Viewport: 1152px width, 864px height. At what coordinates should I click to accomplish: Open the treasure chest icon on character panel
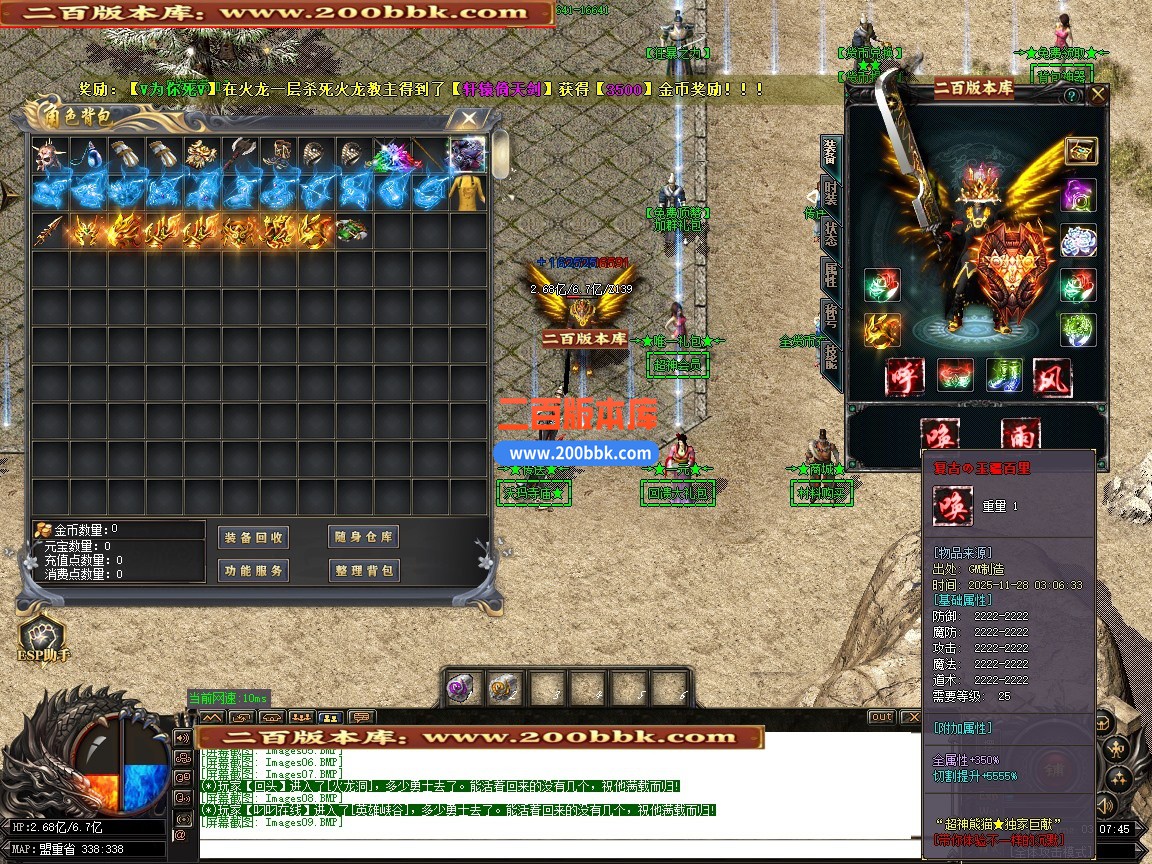pyautogui.click(x=1081, y=150)
